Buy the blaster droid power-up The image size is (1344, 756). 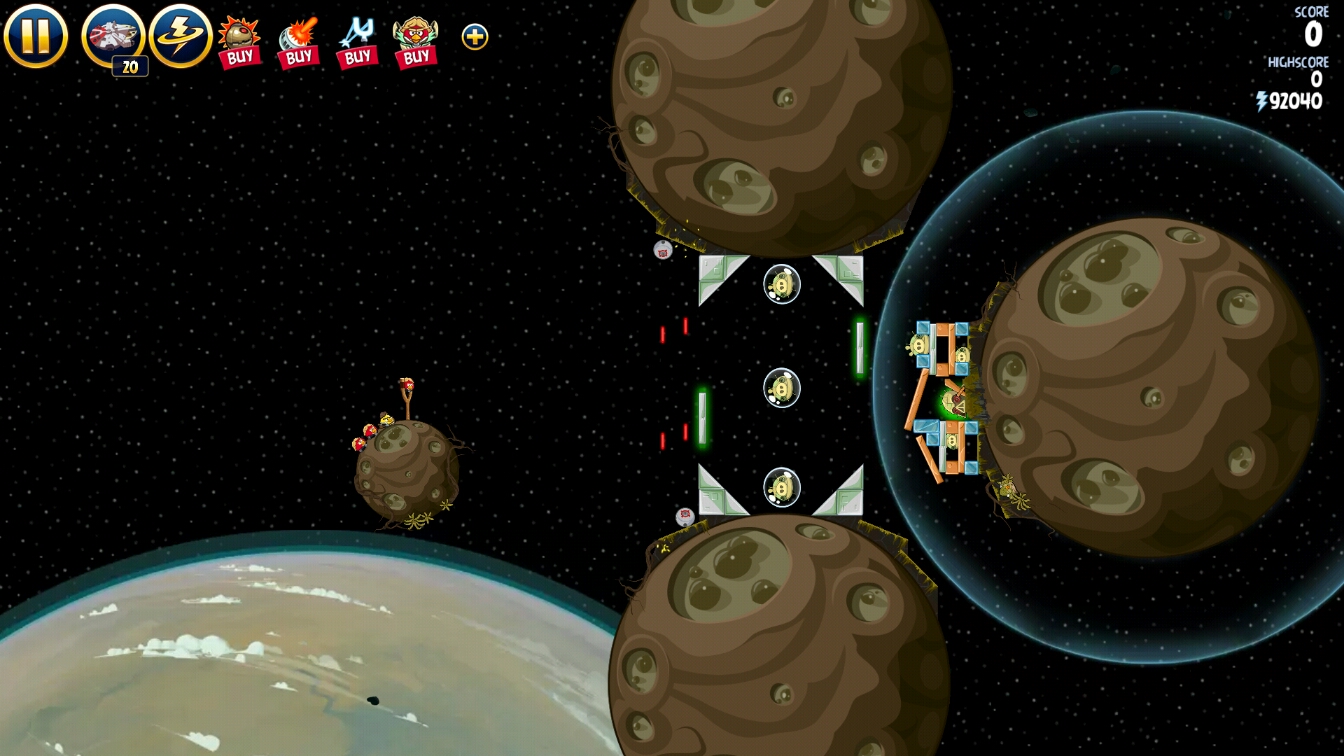tap(298, 42)
